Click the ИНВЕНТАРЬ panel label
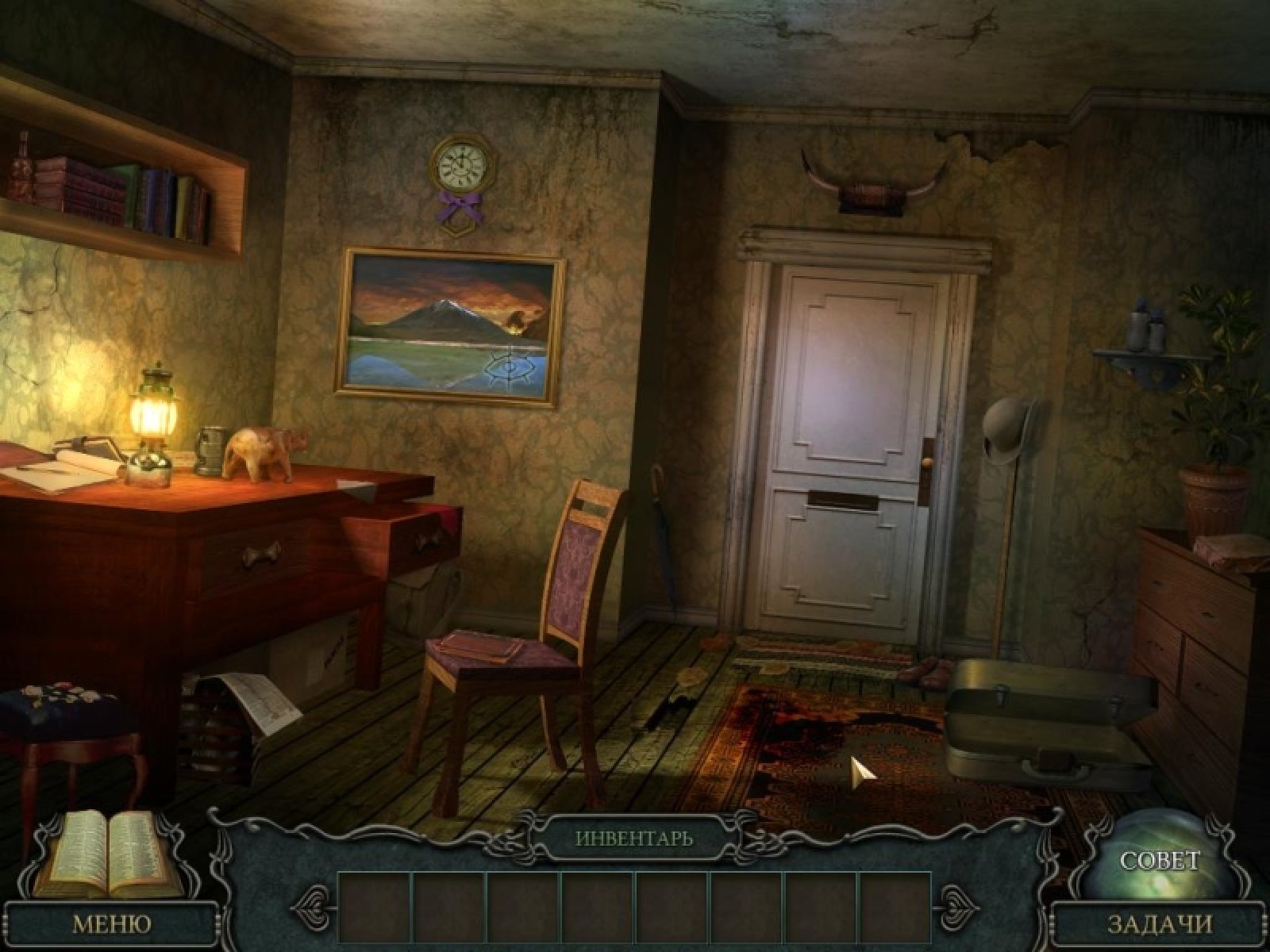The image size is (1270, 952). point(633,838)
